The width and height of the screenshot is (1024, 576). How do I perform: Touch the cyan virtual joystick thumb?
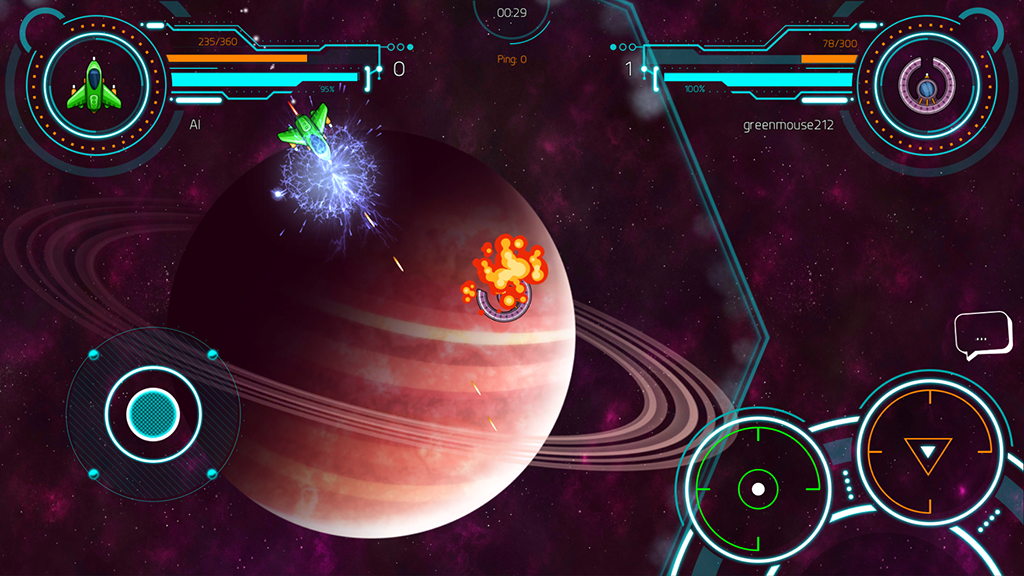[153, 411]
